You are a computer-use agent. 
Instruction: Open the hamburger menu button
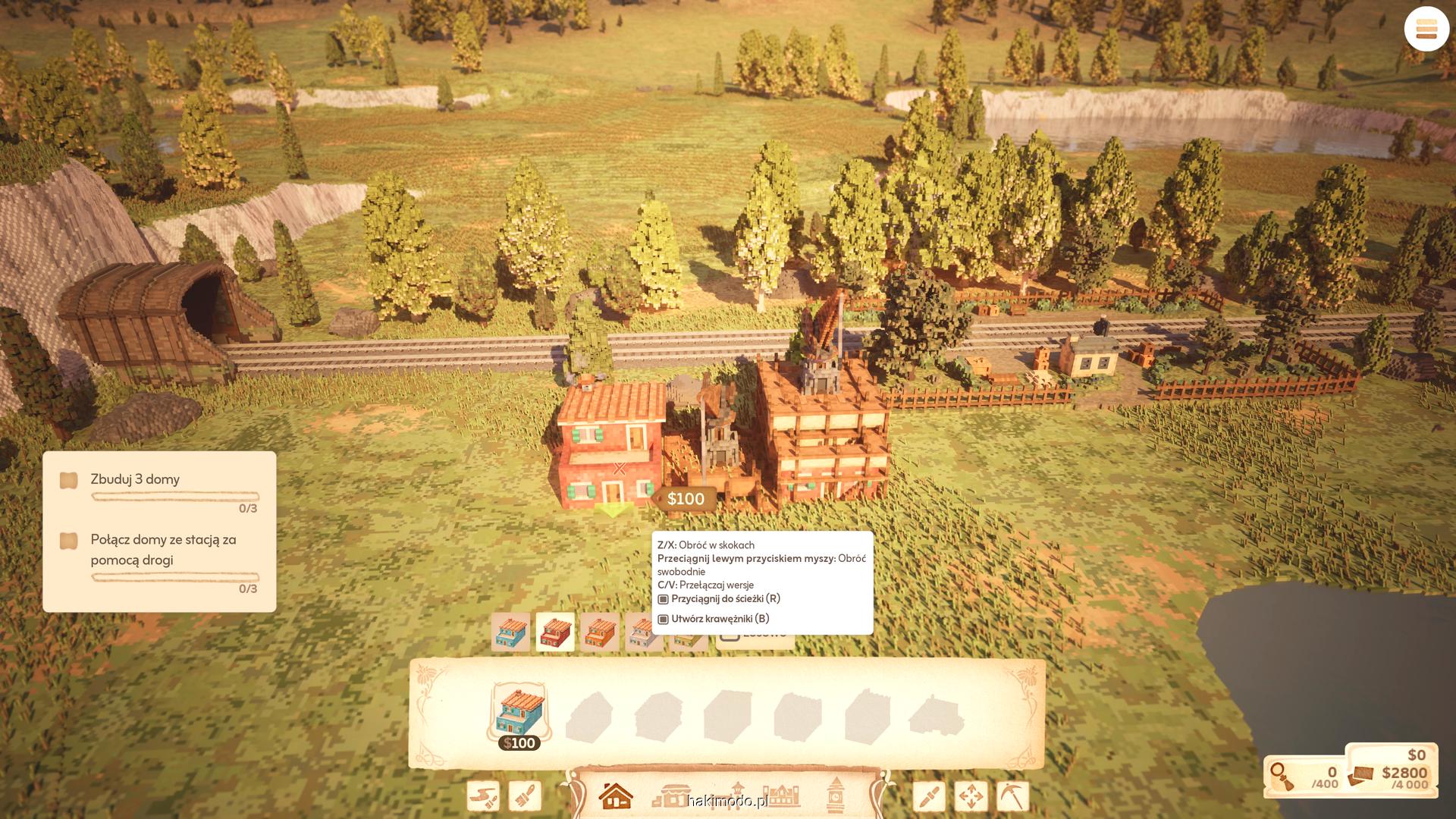click(x=1426, y=30)
